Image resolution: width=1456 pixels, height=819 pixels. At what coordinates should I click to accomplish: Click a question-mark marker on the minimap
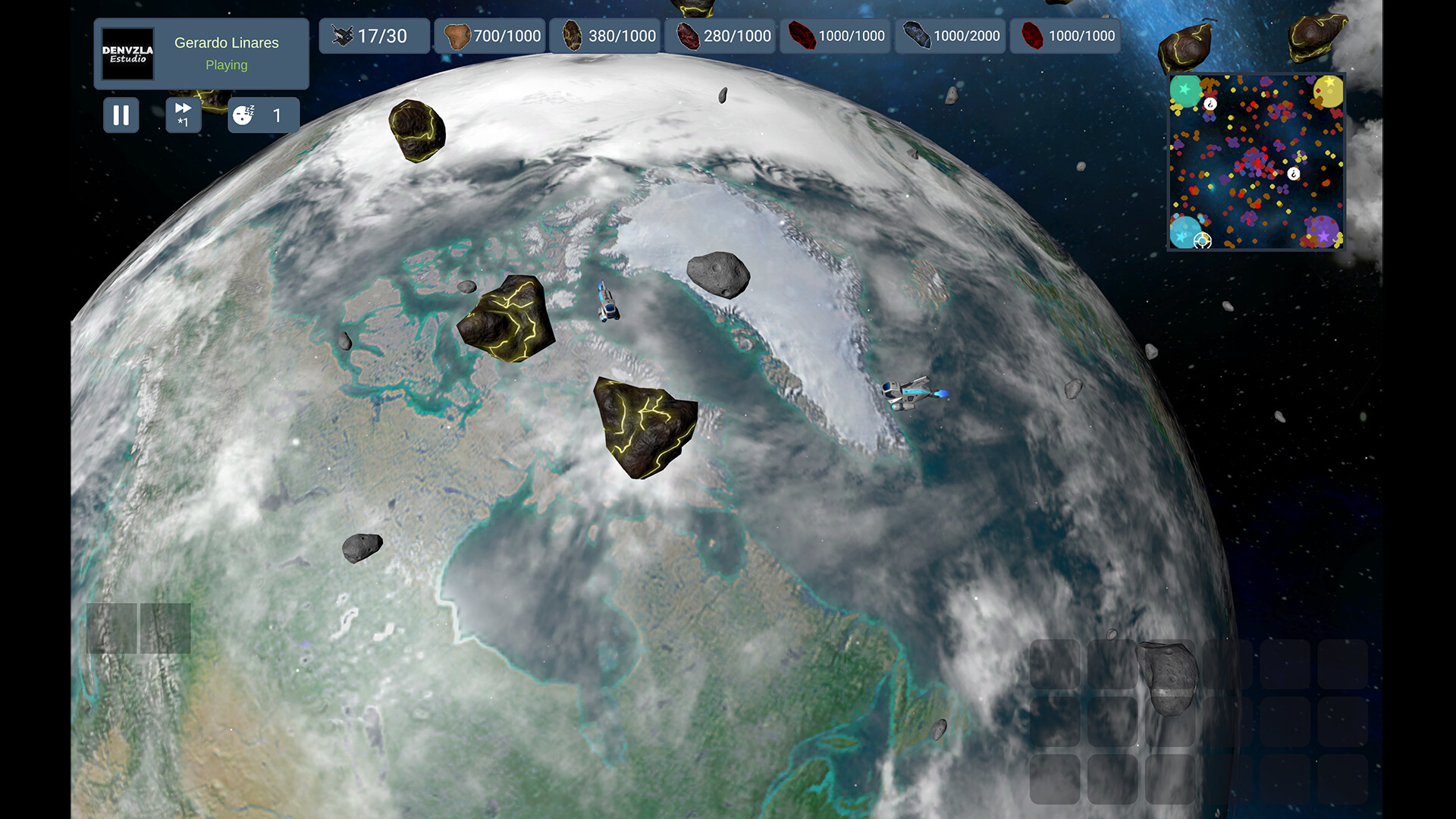1210,103
